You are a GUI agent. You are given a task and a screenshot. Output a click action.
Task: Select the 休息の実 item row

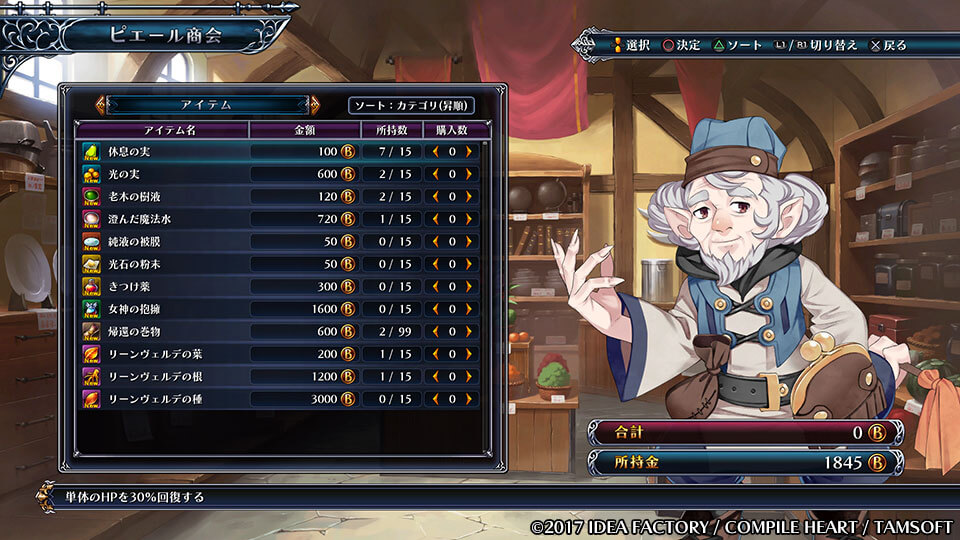pyautogui.click(x=160, y=151)
